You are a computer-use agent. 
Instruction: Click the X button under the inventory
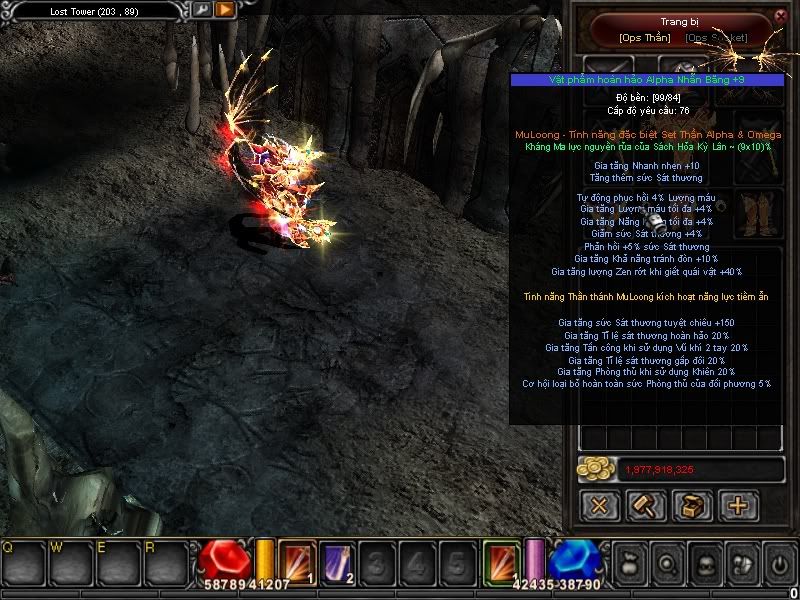click(x=600, y=505)
